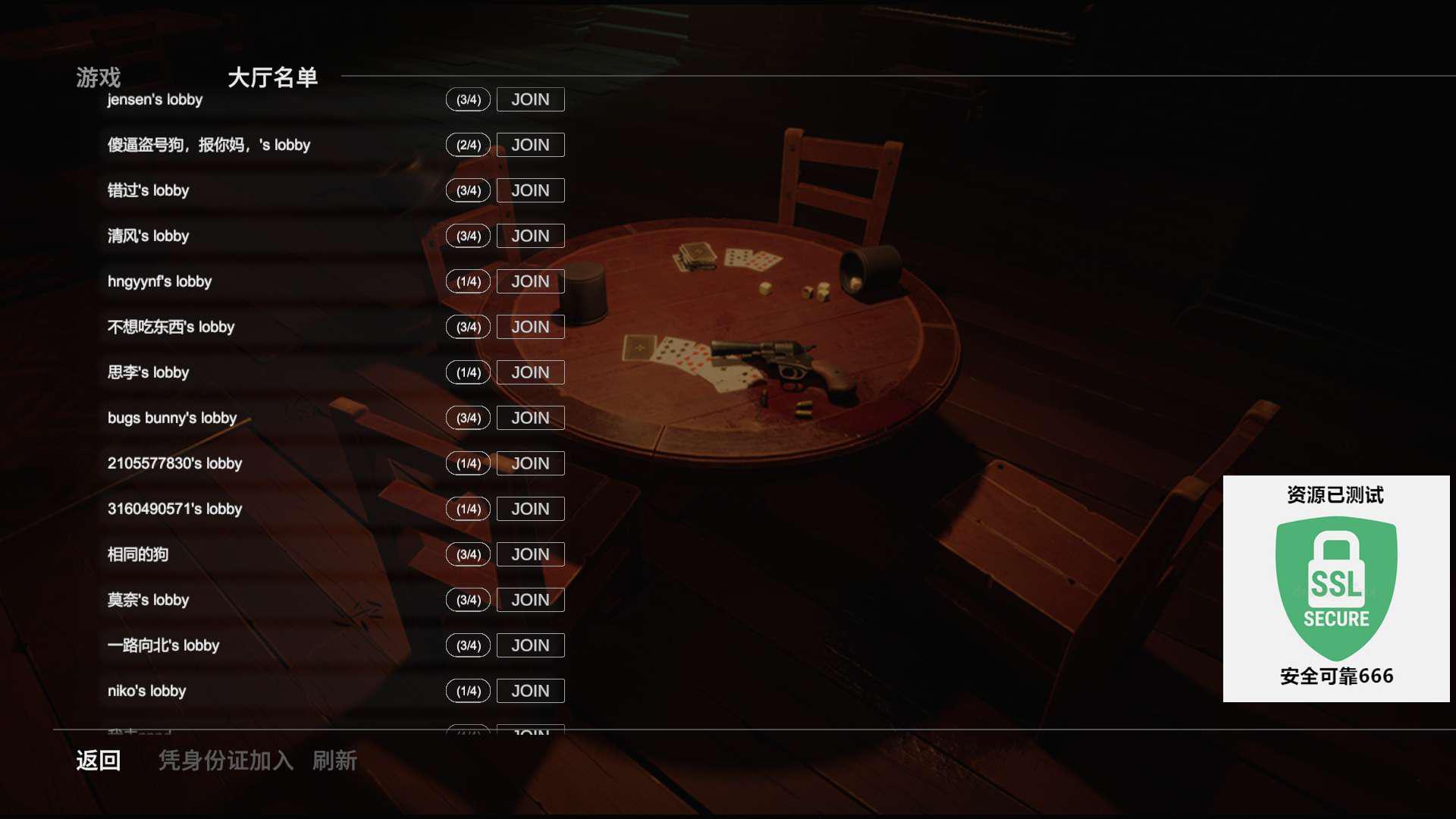The width and height of the screenshot is (1456, 819).
Task: Choose 凭身份证加入 to join by ID
Action: point(225,761)
